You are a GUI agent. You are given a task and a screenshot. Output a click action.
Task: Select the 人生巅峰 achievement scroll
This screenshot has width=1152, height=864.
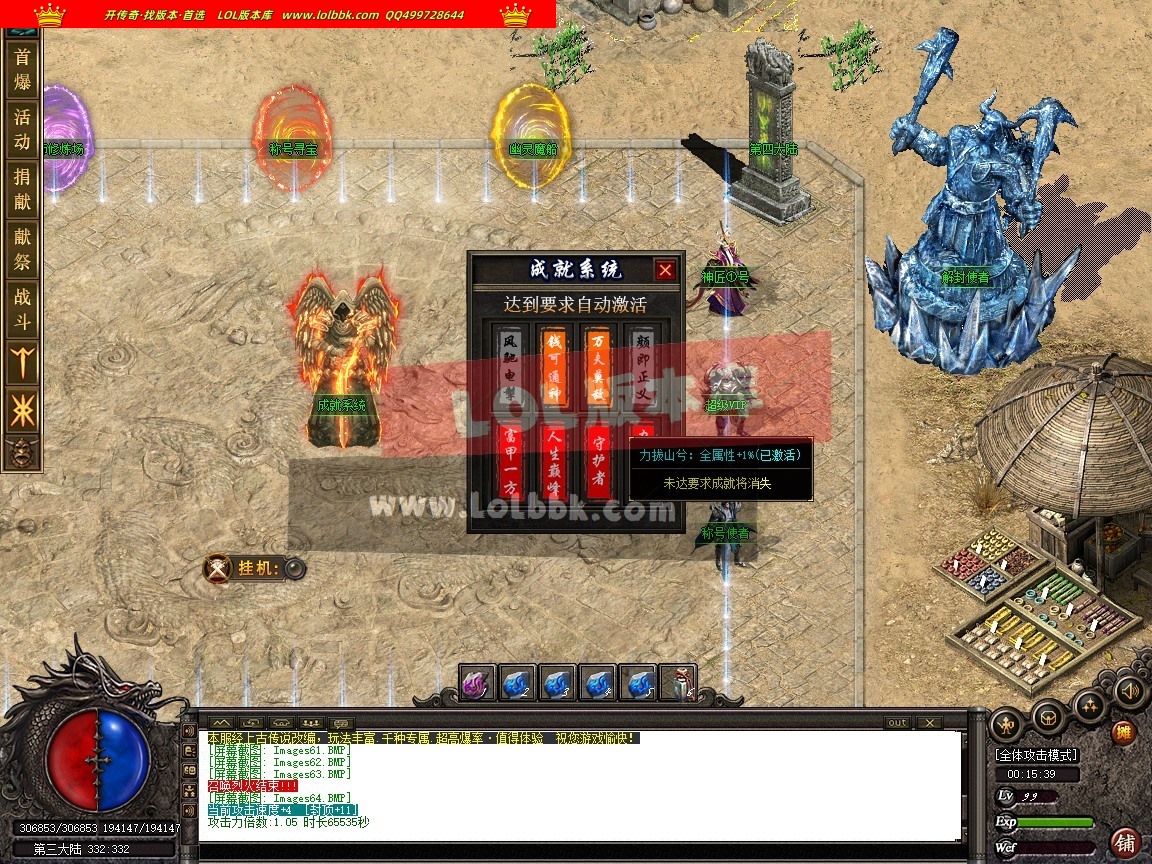pyautogui.click(x=554, y=461)
